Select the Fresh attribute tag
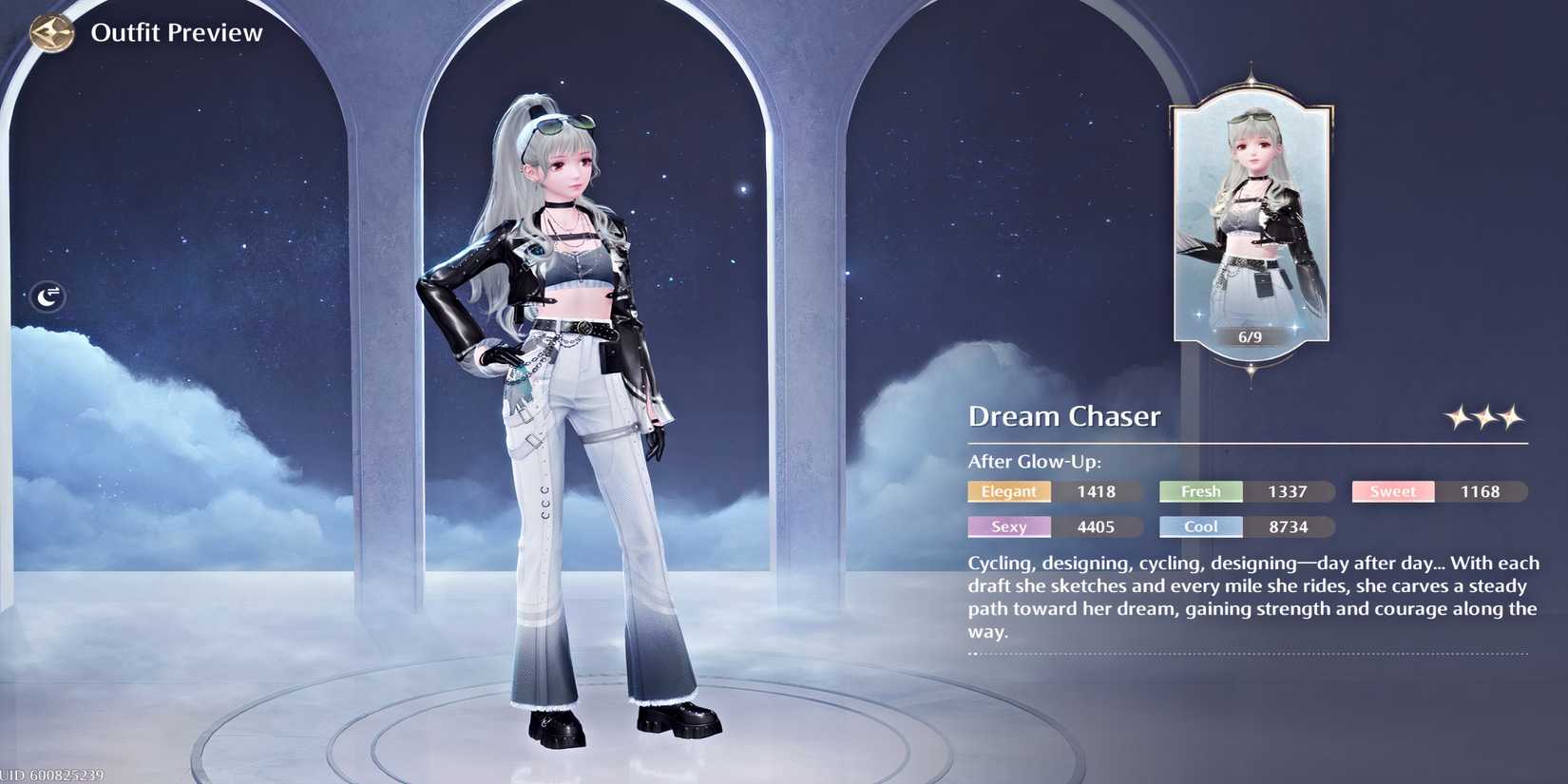 pos(1199,491)
